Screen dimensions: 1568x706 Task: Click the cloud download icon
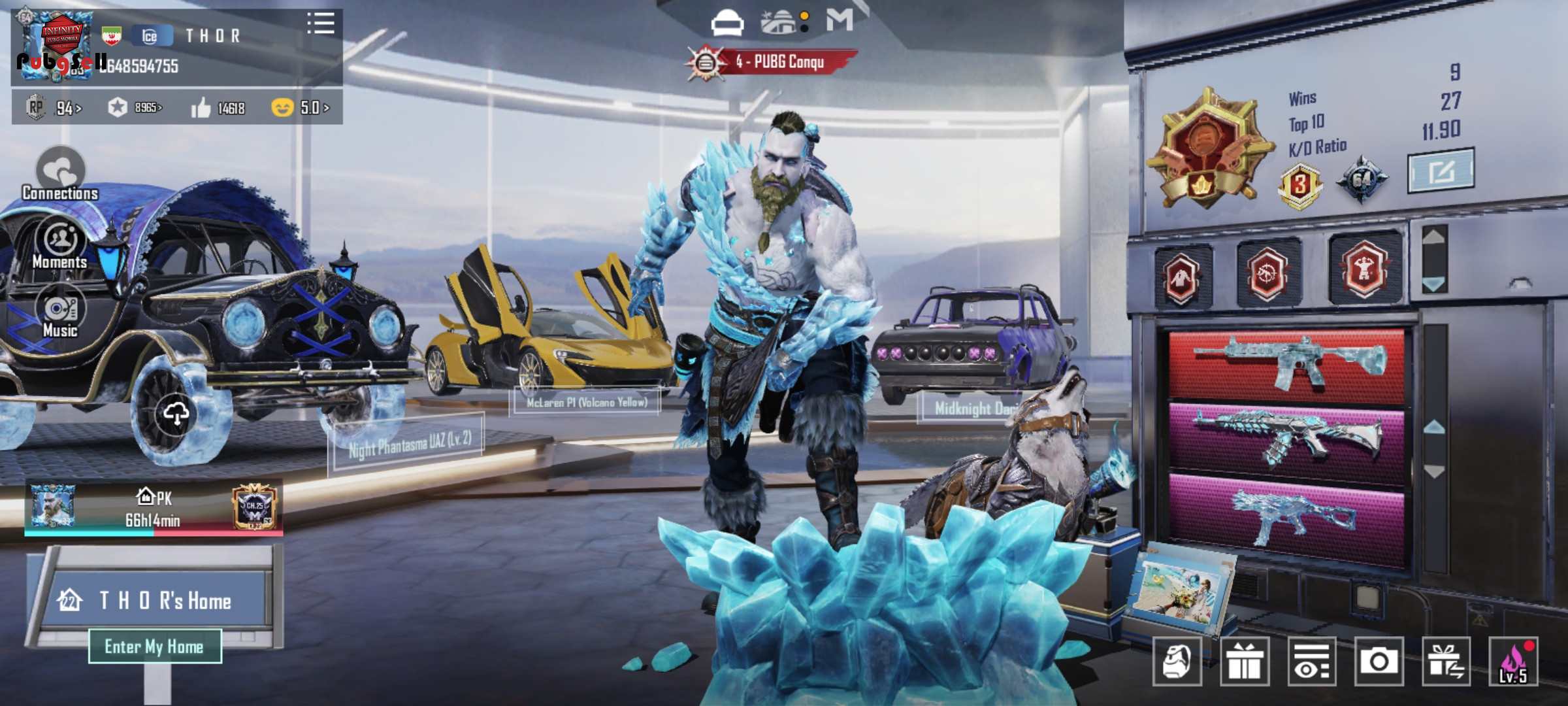click(176, 414)
